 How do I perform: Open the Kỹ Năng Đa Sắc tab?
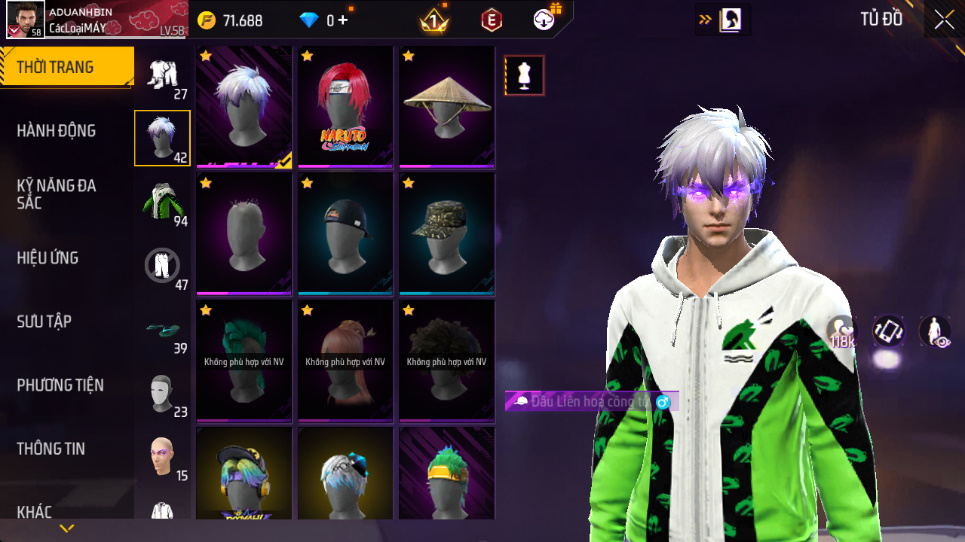[56, 194]
